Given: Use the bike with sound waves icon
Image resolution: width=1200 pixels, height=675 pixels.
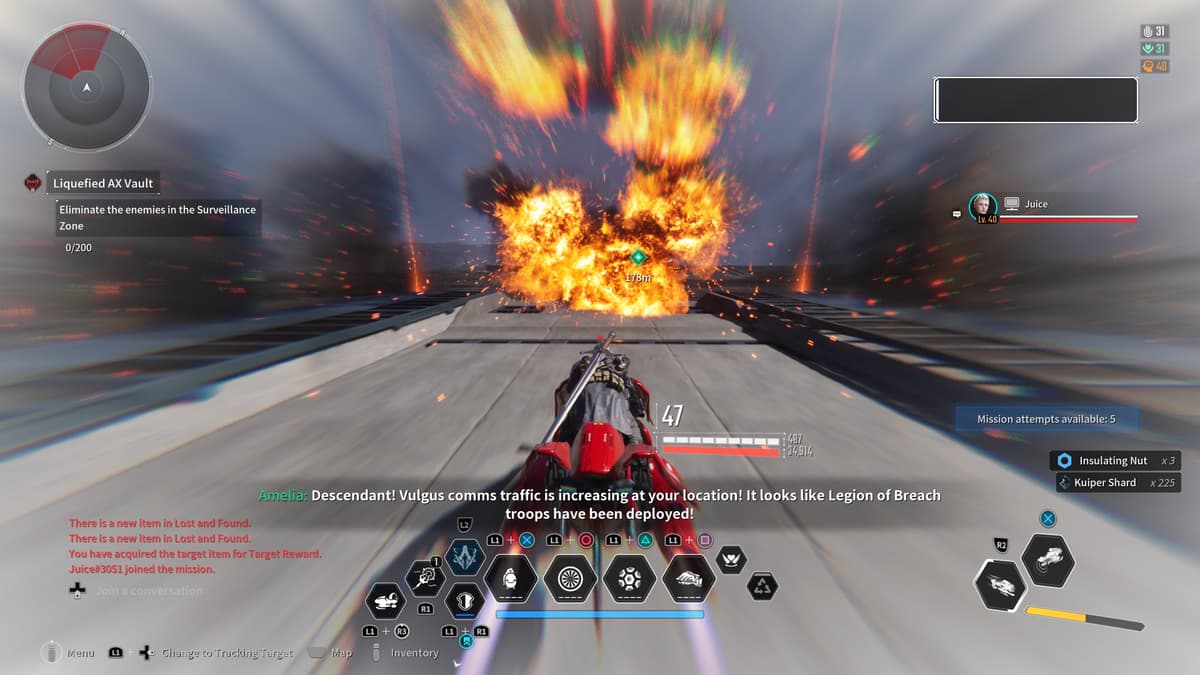Looking at the screenshot, I should (x=1048, y=560).
